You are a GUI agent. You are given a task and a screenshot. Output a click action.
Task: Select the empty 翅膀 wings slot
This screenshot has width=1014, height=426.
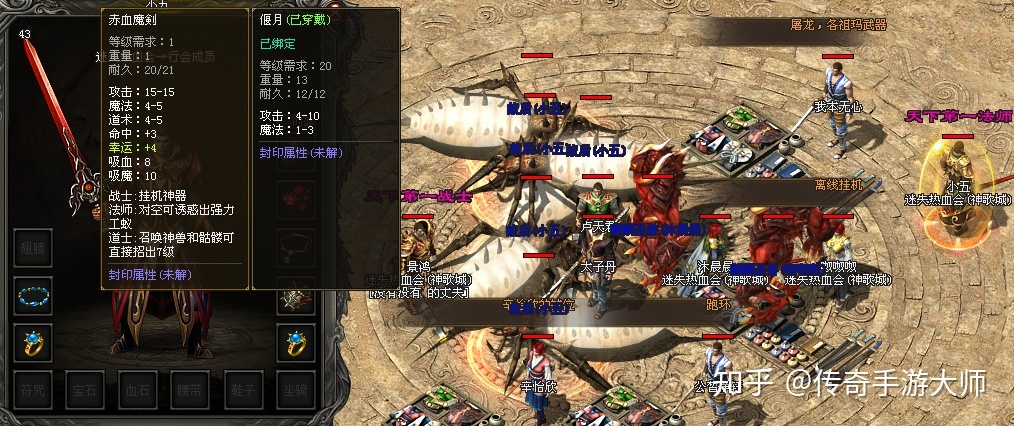pos(33,247)
